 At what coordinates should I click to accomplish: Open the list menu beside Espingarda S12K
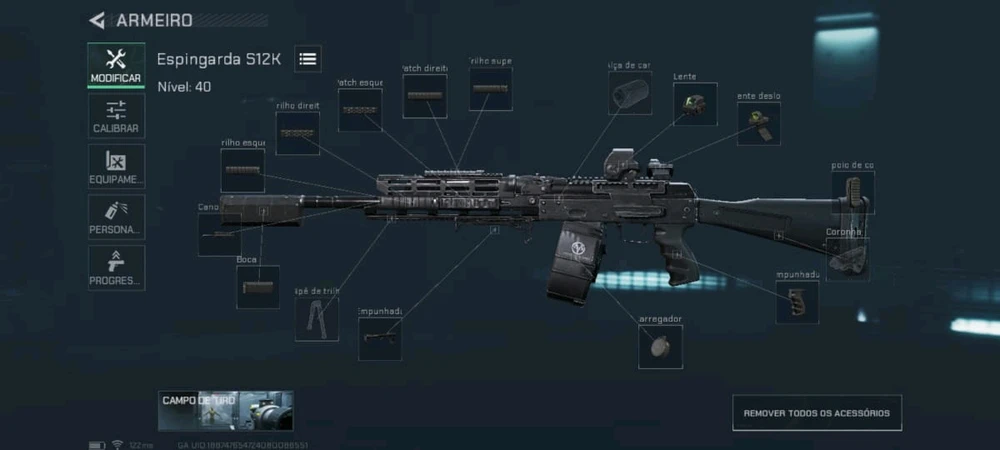tap(308, 59)
